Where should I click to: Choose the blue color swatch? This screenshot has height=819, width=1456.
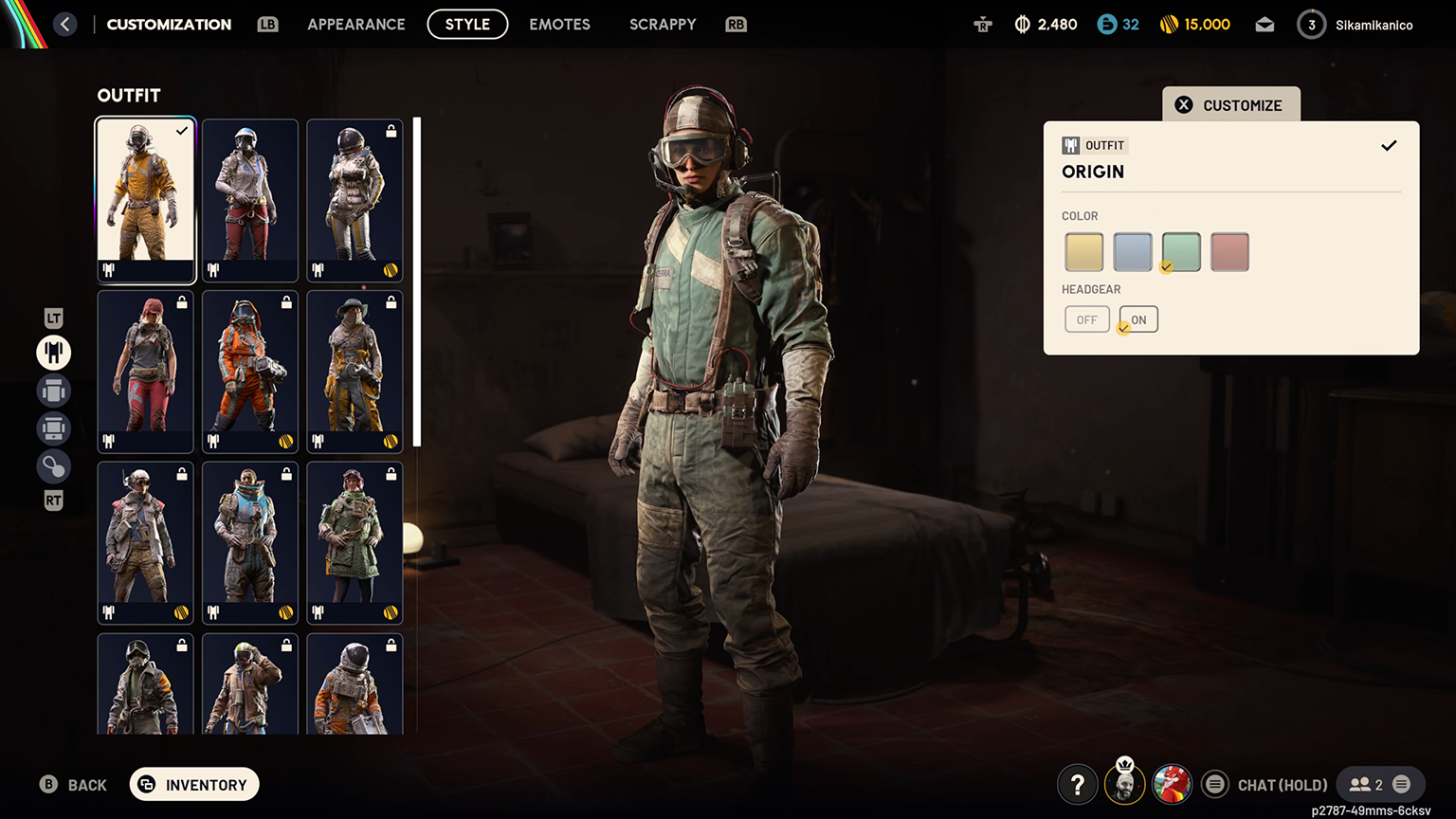pyautogui.click(x=1132, y=252)
